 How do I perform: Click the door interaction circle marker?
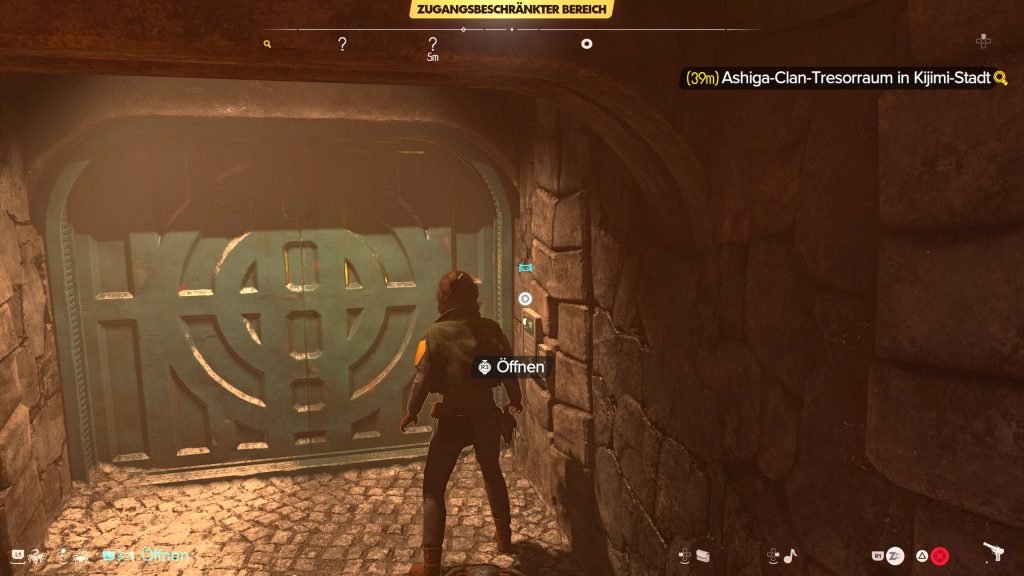pos(525,298)
